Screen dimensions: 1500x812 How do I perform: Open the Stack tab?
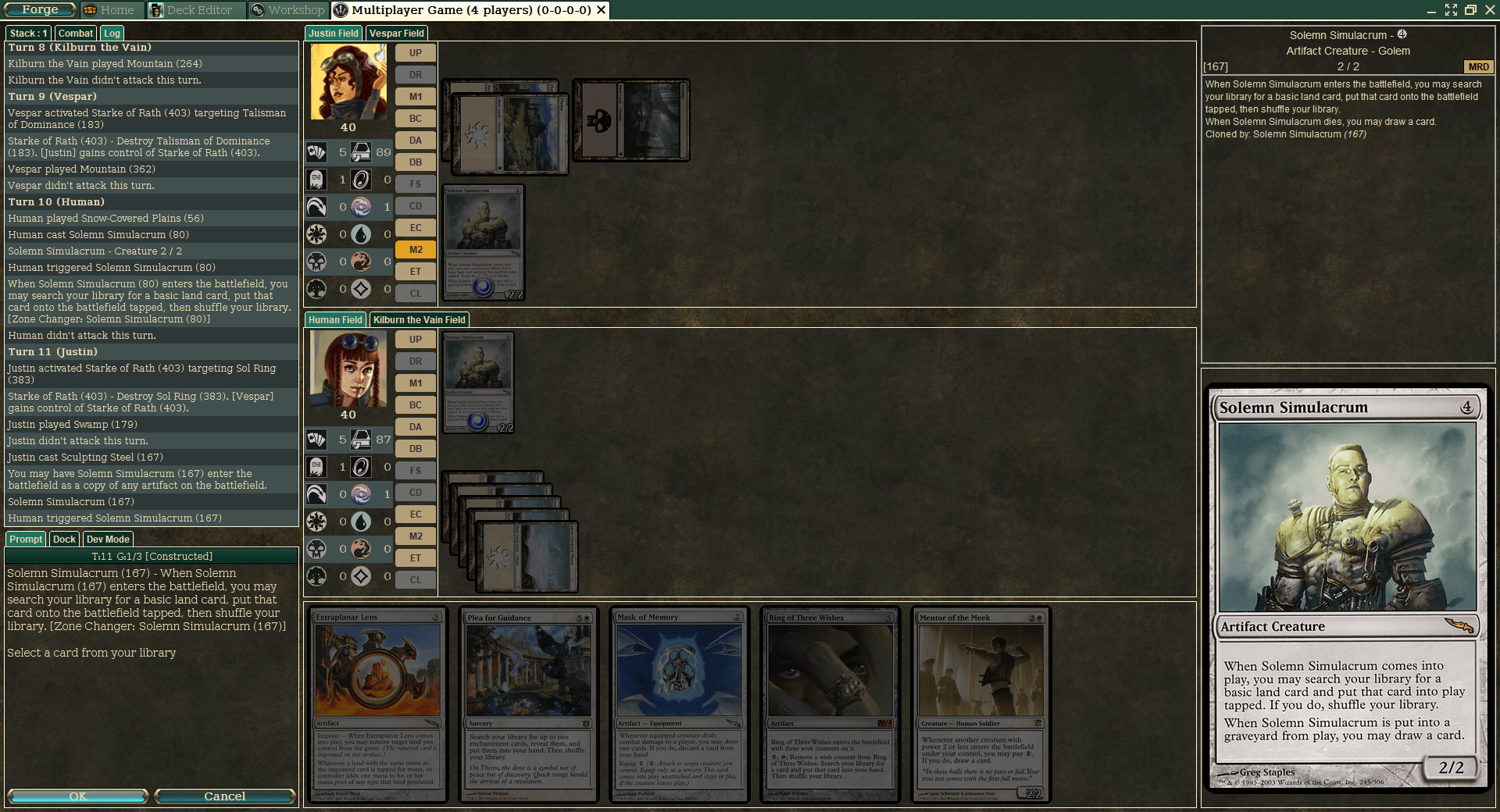click(x=29, y=34)
